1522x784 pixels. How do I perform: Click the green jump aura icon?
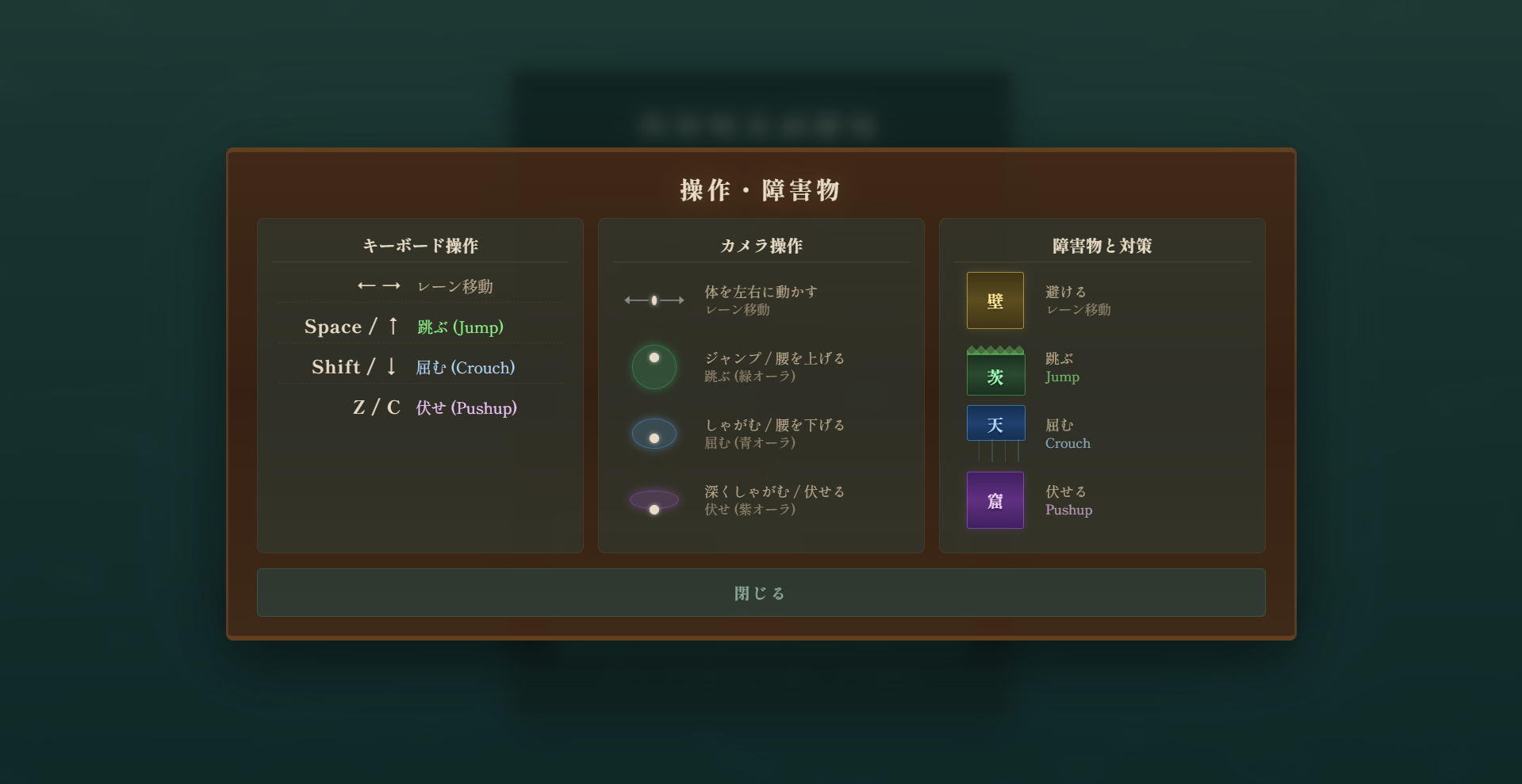654,366
